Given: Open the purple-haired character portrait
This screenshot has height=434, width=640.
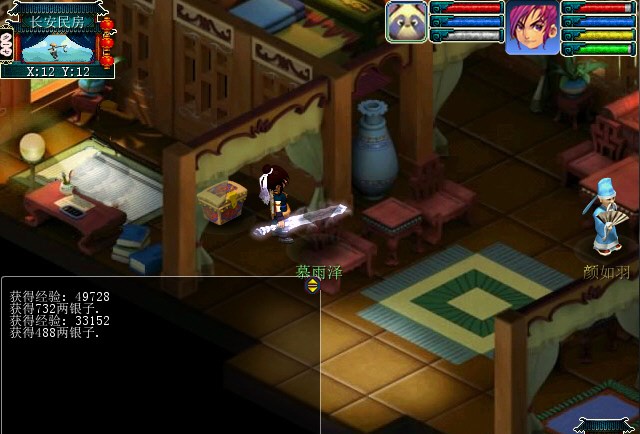Looking at the screenshot, I should [x=531, y=27].
